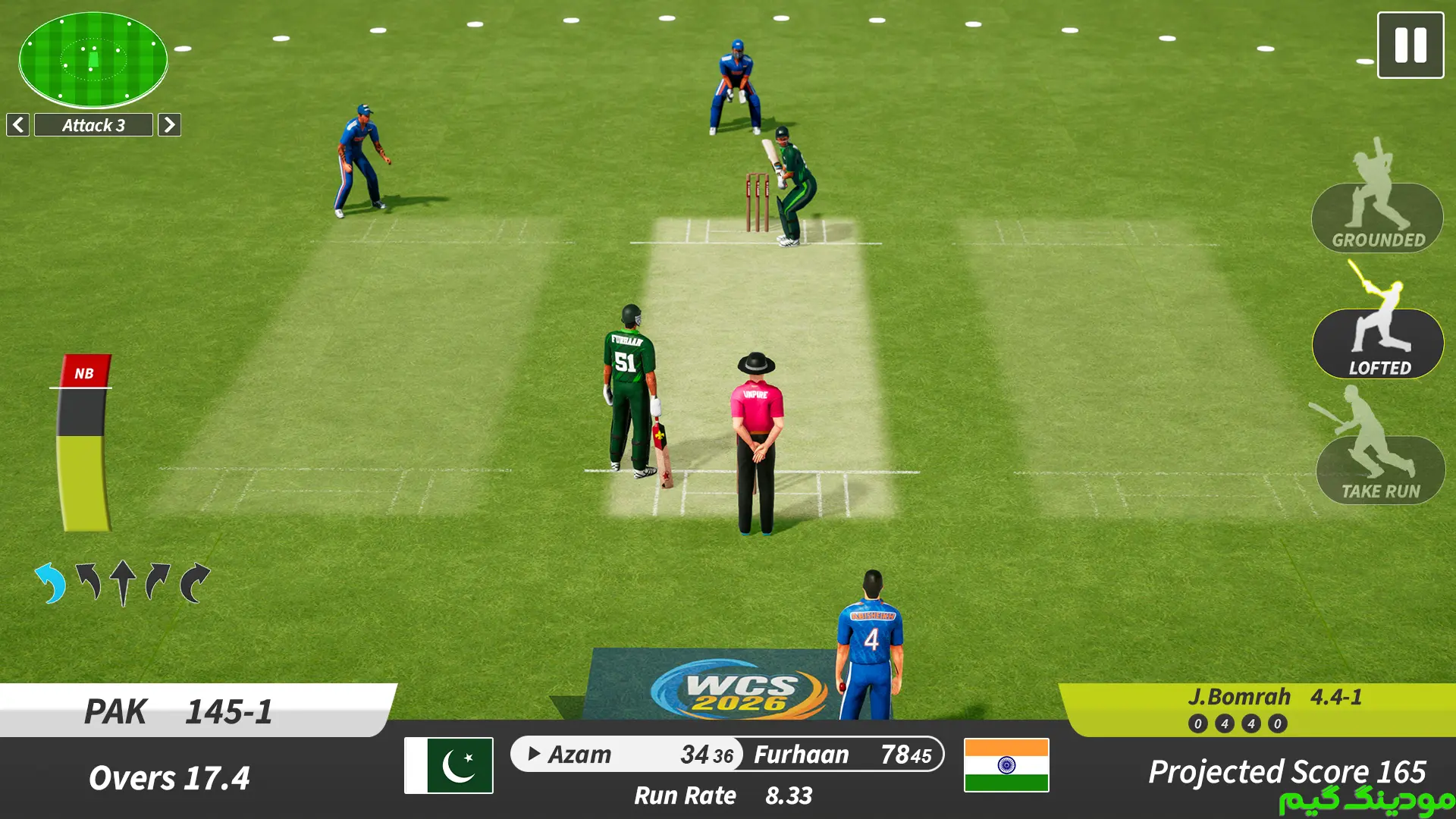
Task: Select the blue sharp-left direction arrow
Action: (x=51, y=582)
